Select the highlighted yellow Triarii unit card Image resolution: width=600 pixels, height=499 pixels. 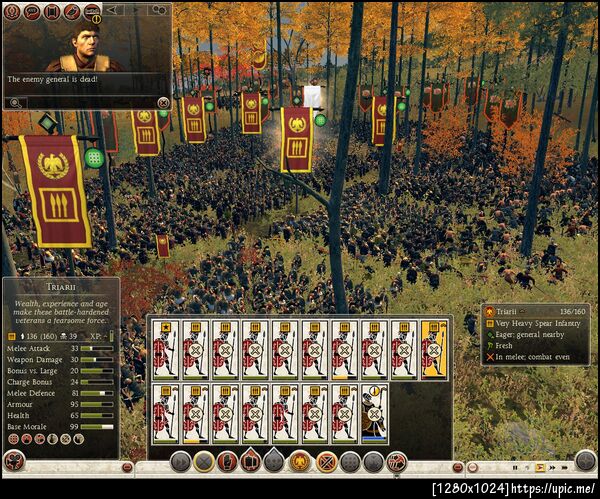(433, 350)
